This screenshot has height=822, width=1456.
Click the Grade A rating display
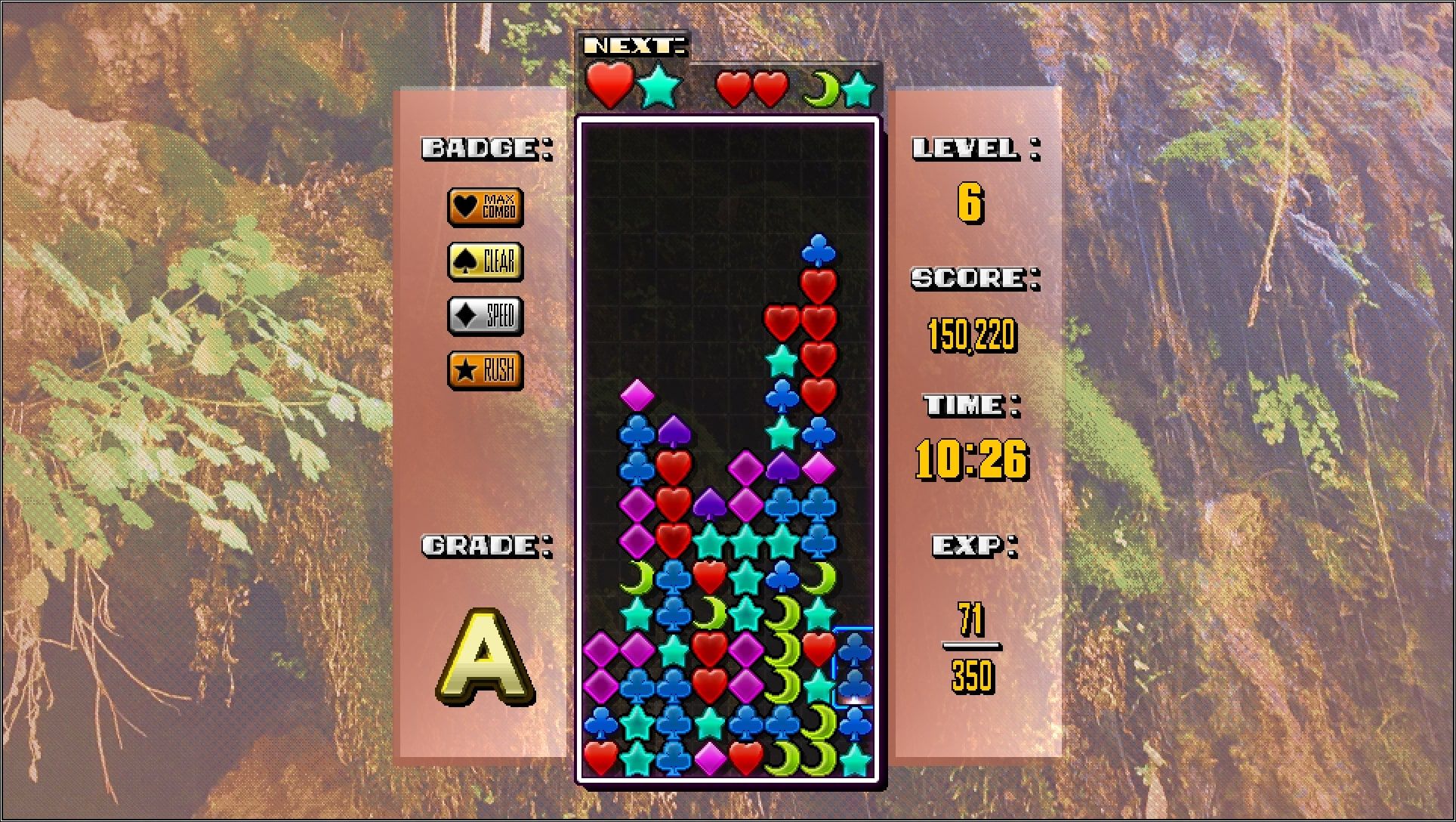coord(484,654)
